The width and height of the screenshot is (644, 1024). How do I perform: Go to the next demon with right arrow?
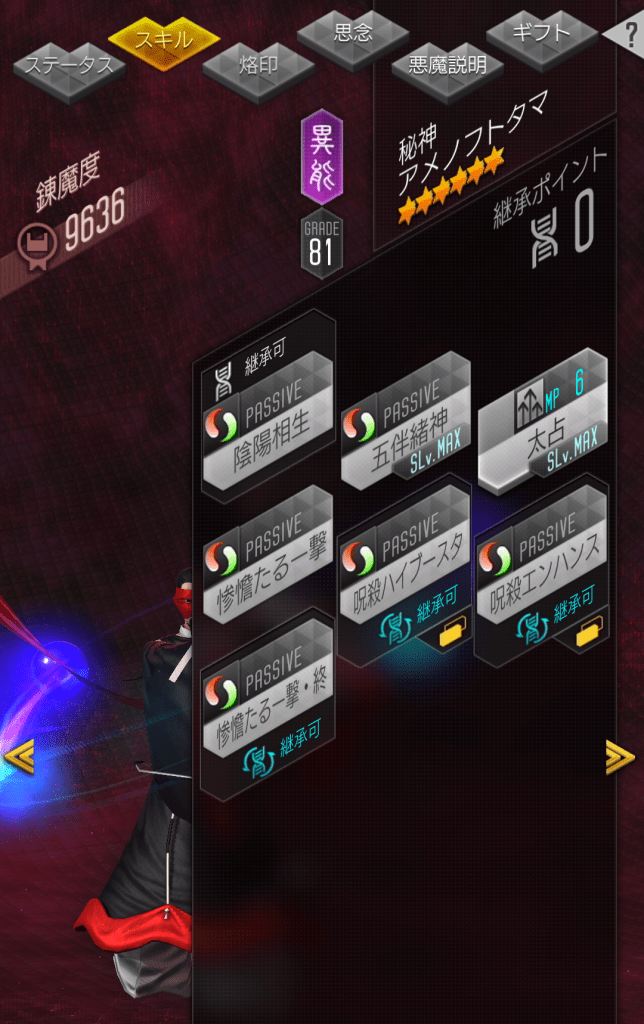pyautogui.click(x=620, y=757)
